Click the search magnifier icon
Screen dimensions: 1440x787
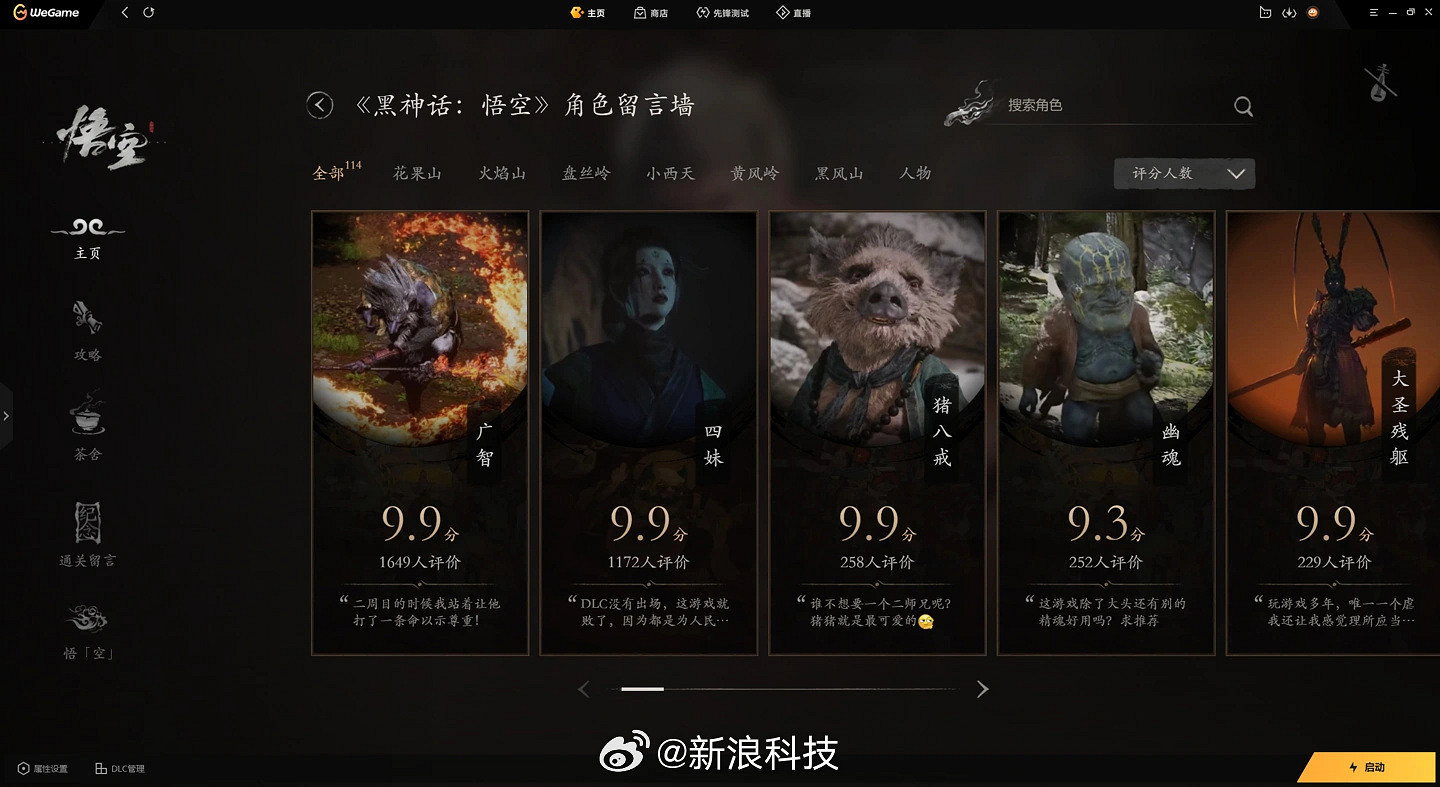(x=1243, y=105)
